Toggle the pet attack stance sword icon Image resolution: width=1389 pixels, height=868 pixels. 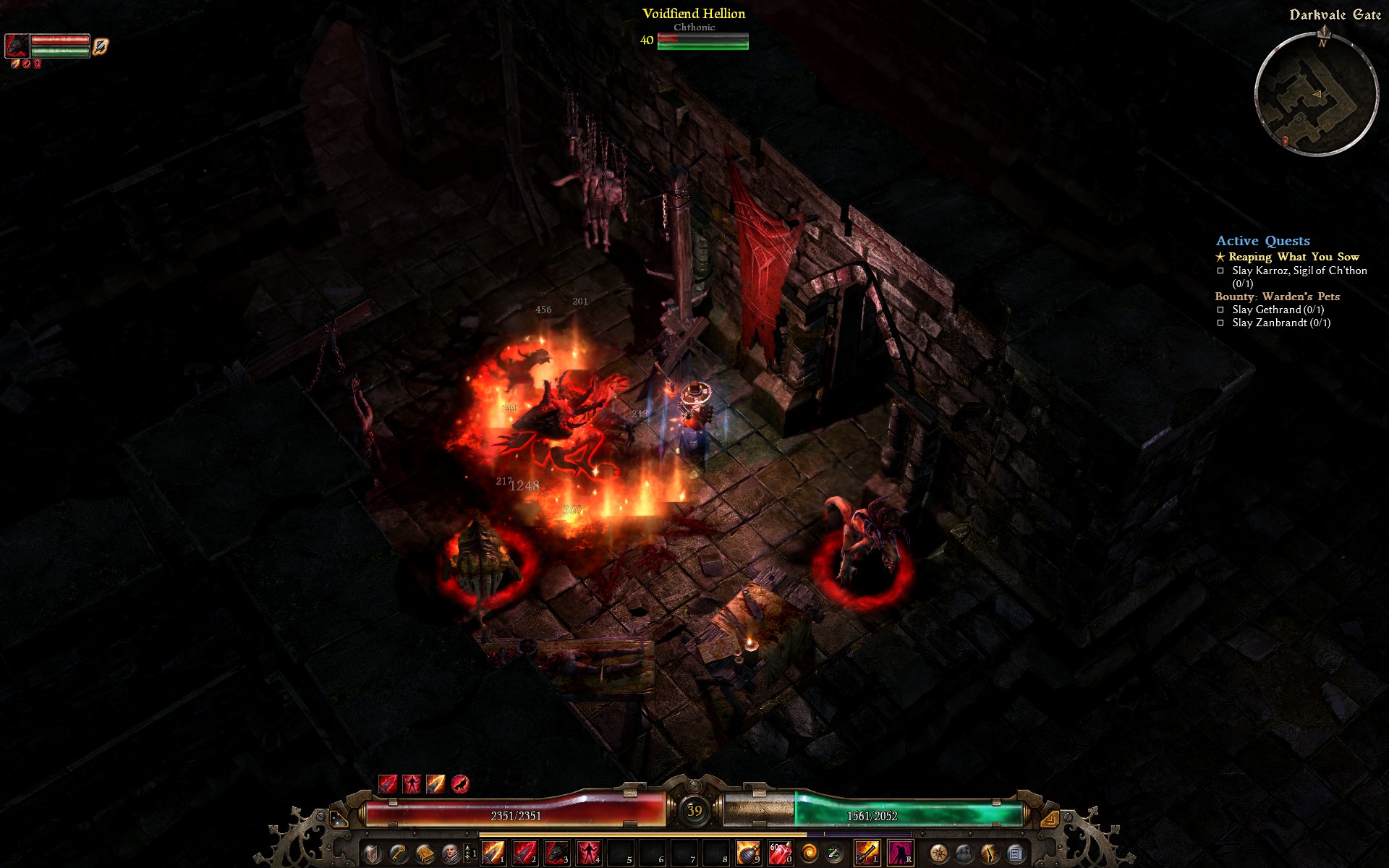[x=101, y=46]
